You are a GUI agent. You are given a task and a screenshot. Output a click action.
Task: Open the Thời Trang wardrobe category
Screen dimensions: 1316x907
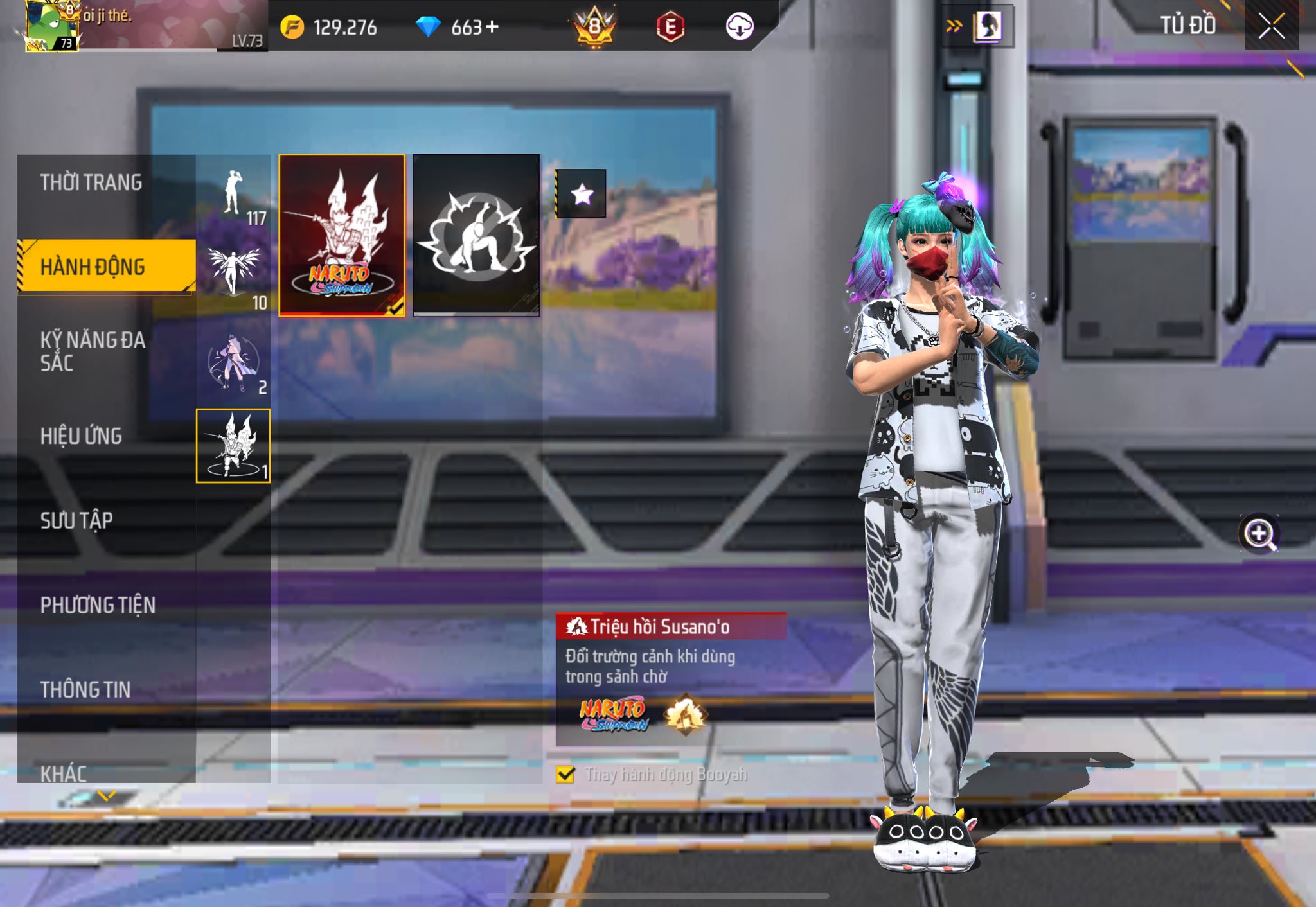point(91,183)
